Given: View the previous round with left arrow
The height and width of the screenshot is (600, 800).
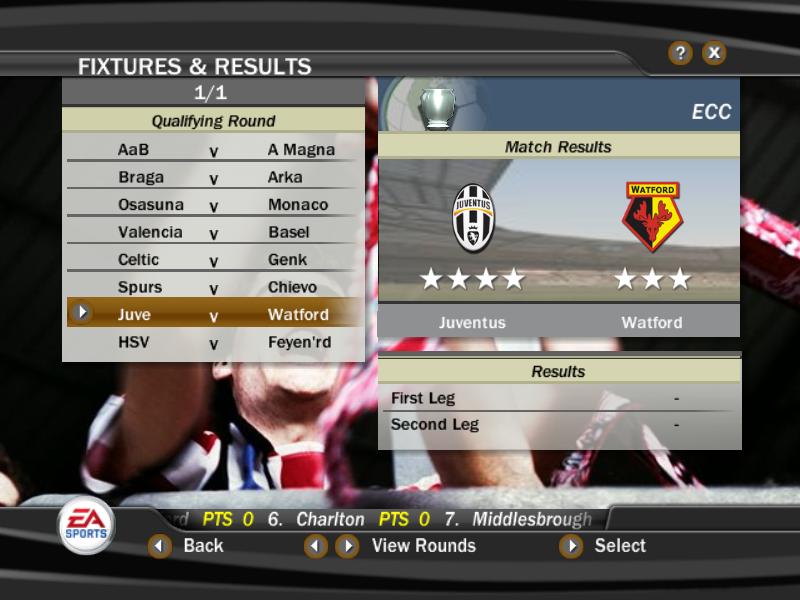Looking at the screenshot, I should (316, 546).
